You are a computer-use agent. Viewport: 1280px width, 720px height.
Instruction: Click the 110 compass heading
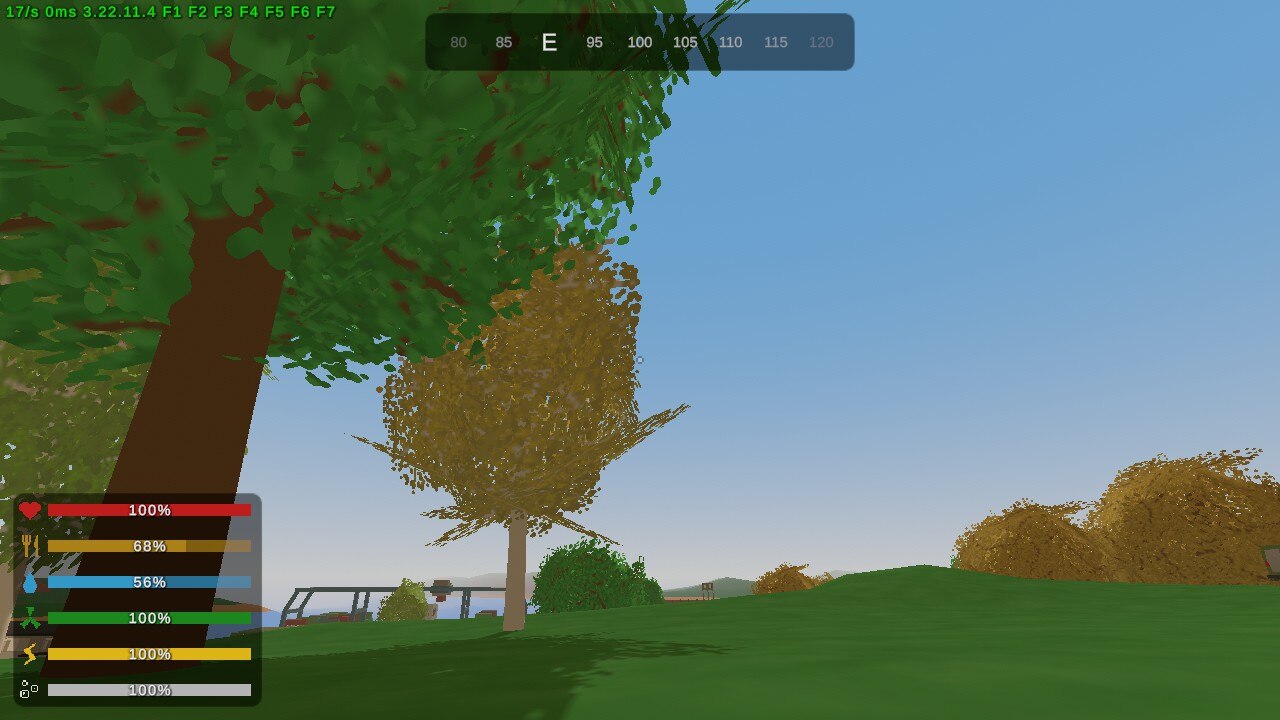coord(730,43)
